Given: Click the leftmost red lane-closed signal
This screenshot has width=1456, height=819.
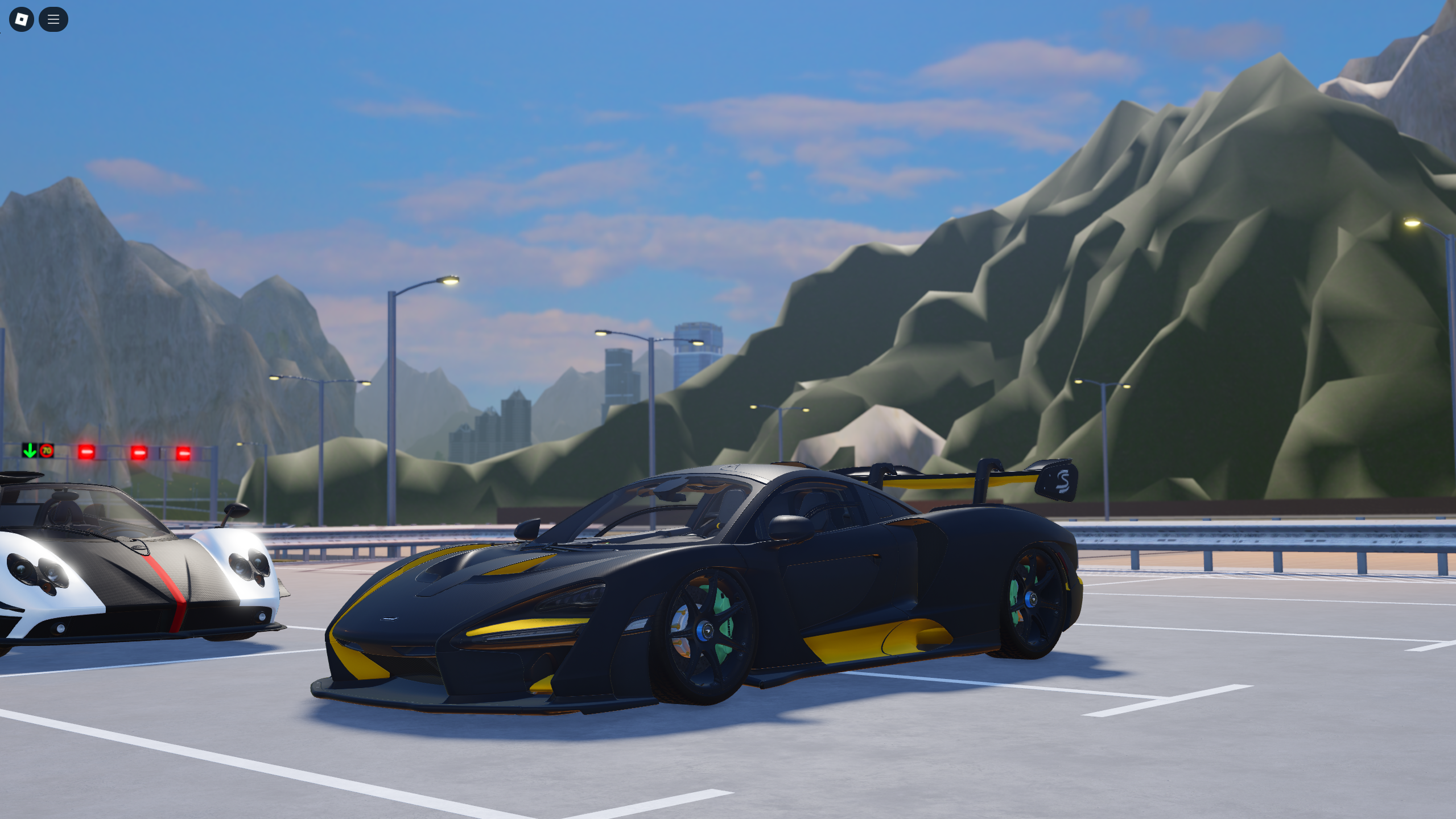Looking at the screenshot, I should (85, 452).
